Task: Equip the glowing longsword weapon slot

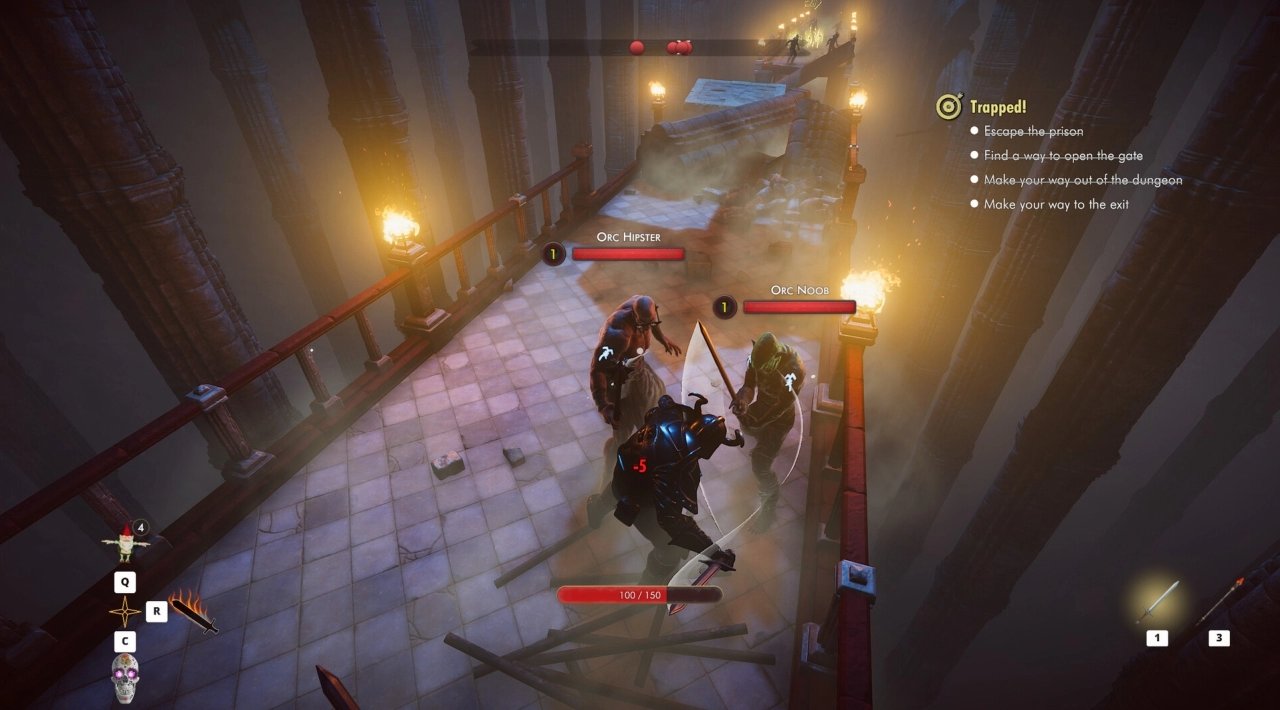Action: click(x=1158, y=602)
